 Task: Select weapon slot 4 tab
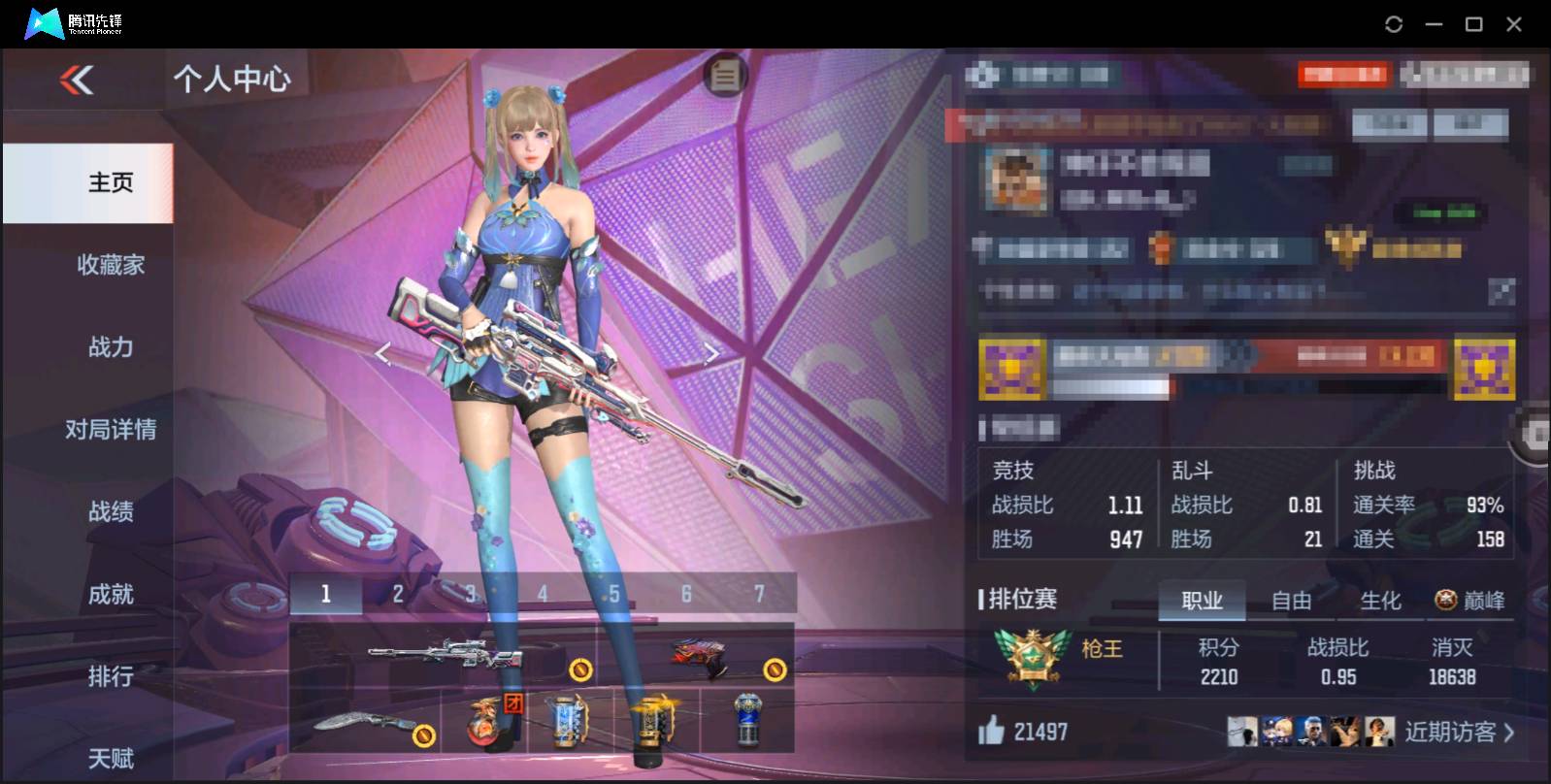click(543, 593)
